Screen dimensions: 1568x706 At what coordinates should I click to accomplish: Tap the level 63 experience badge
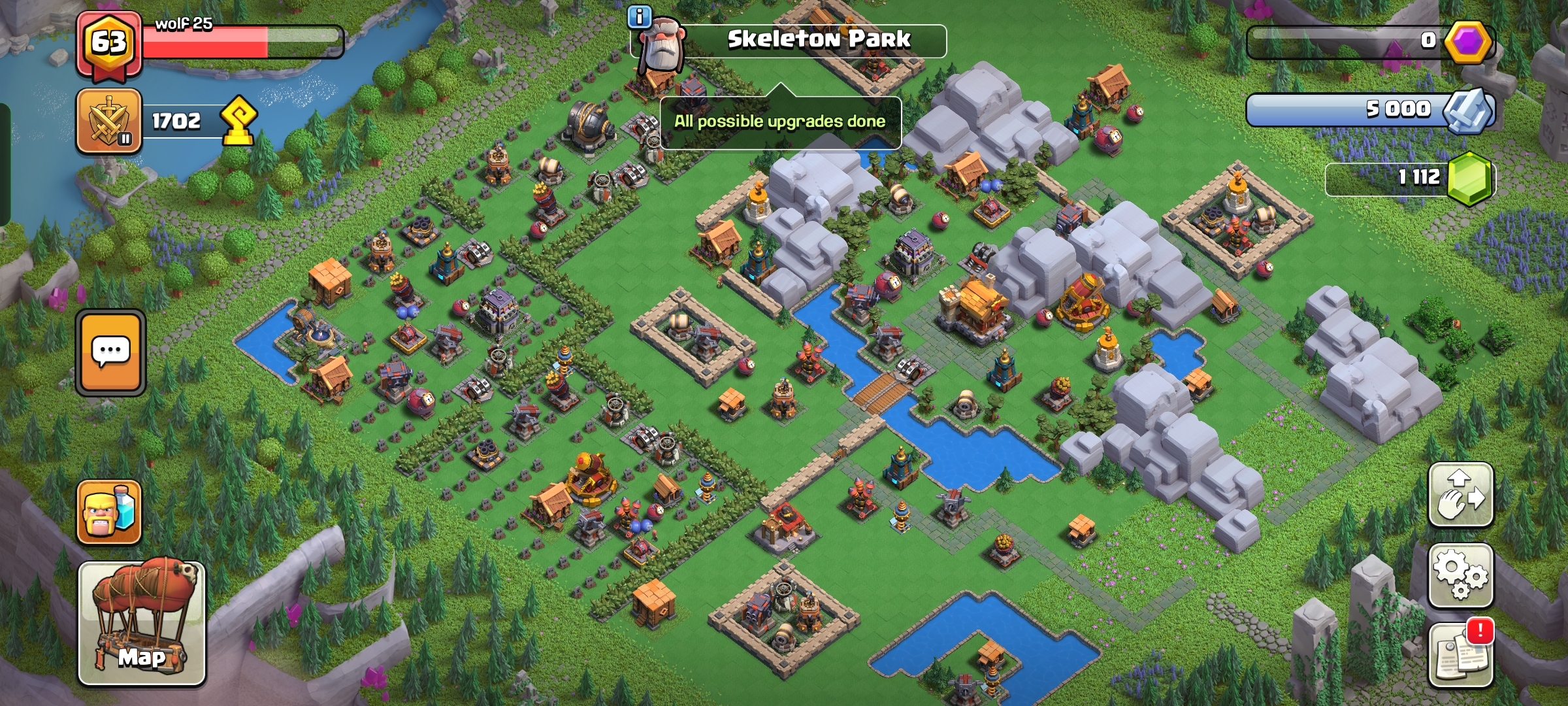pyautogui.click(x=109, y=43)
